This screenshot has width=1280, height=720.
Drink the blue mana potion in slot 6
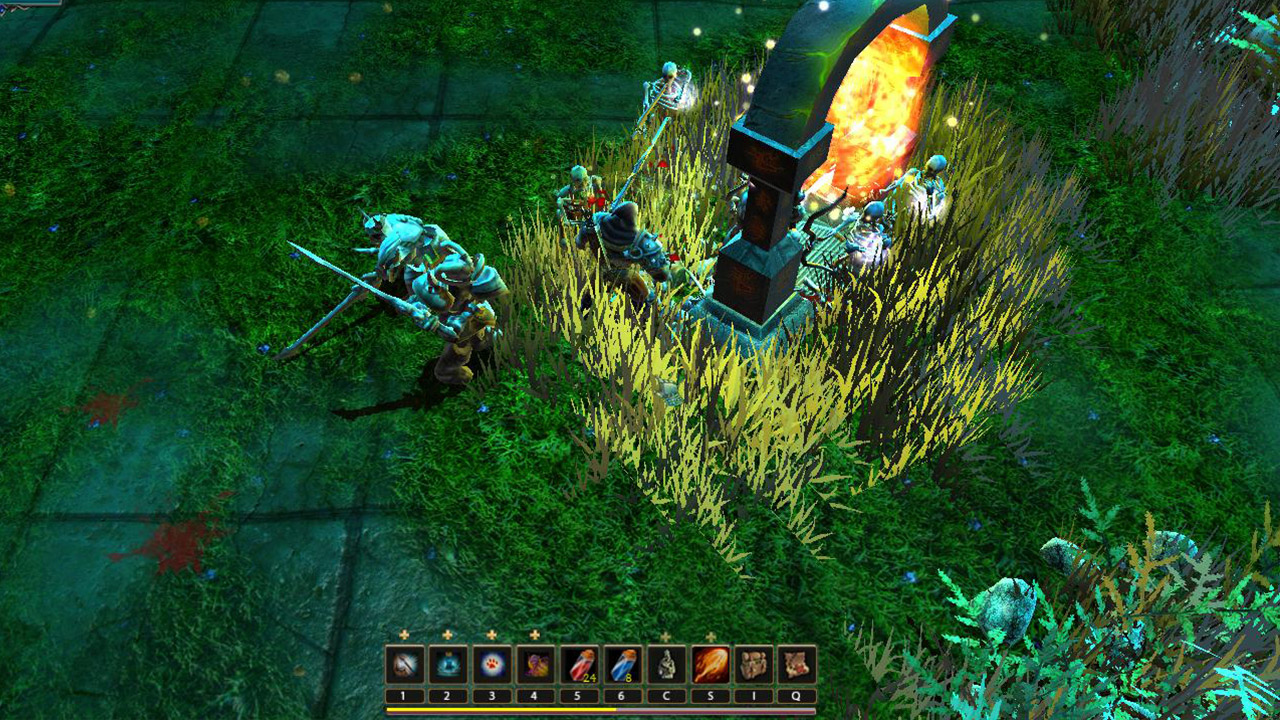pos(623,663)
